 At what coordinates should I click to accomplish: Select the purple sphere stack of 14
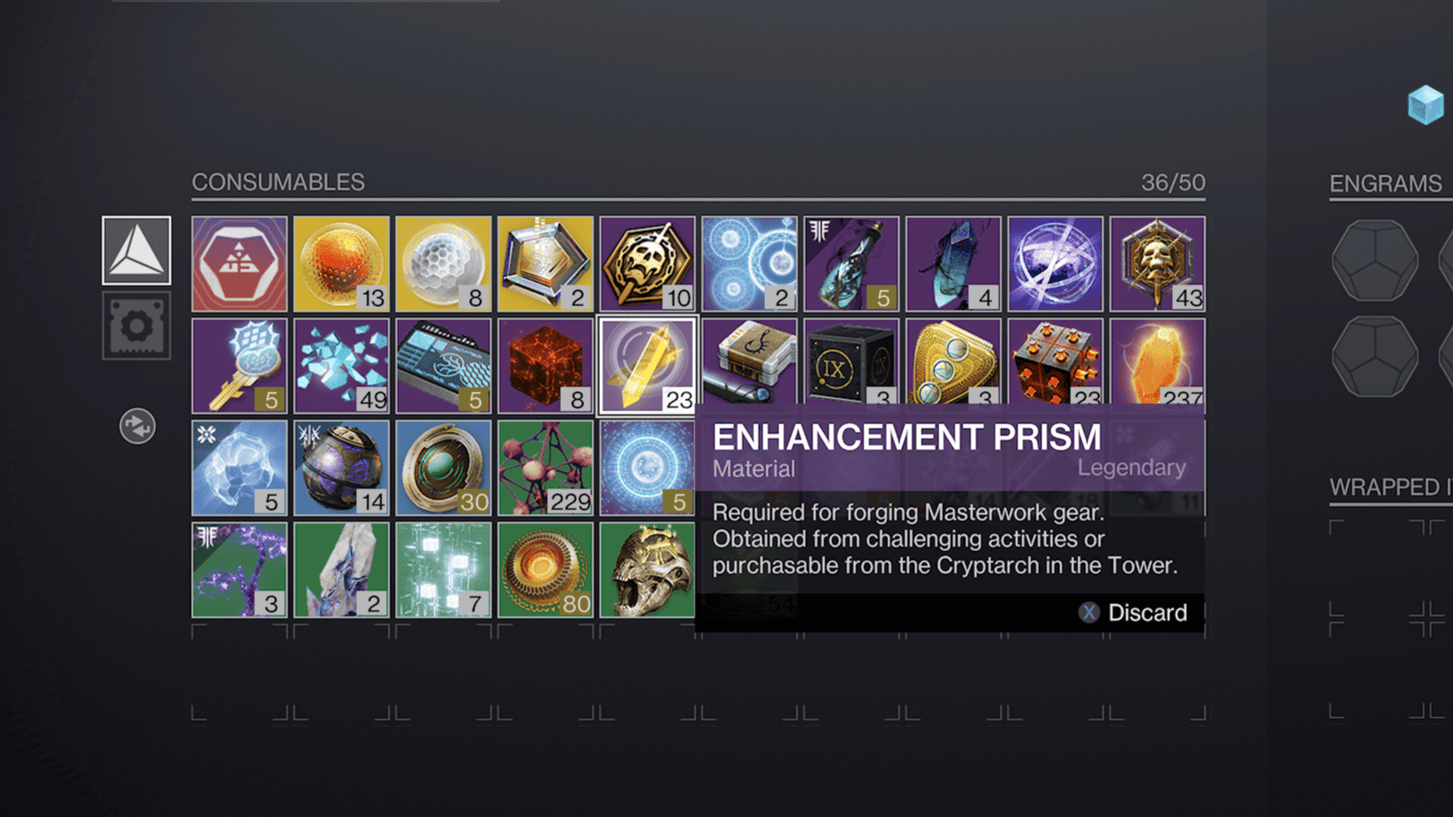(341, 467)
